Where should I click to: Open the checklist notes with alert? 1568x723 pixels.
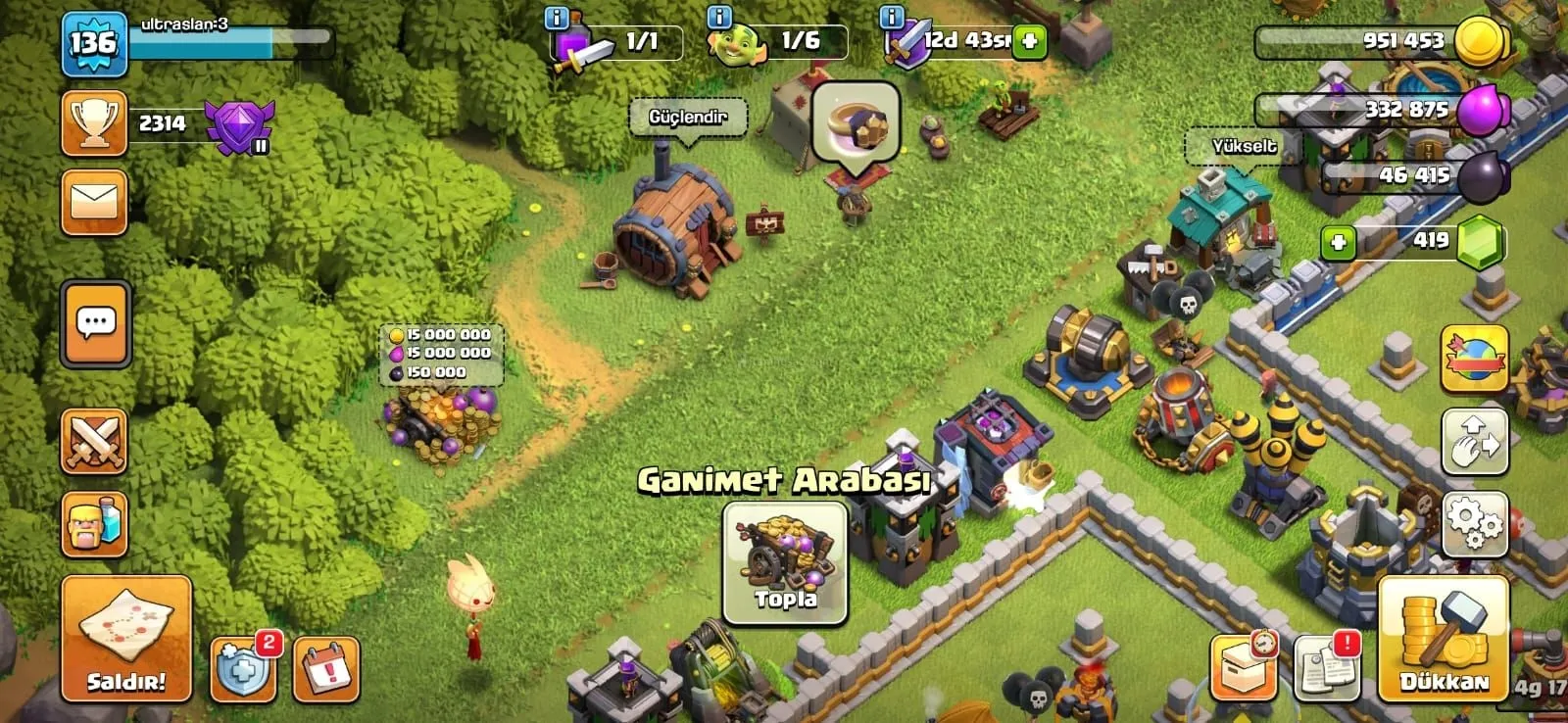tap(1327, 668)
